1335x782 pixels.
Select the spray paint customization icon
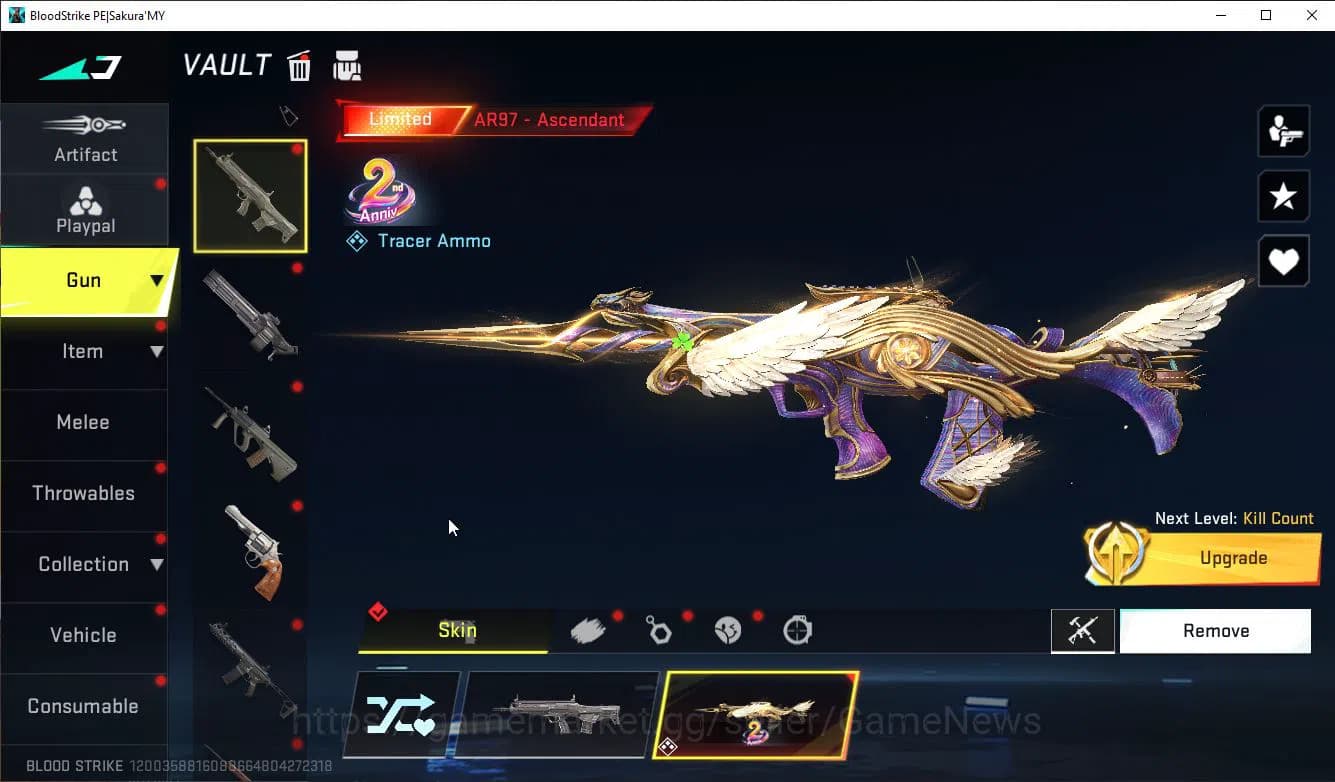(x=589, y=628)
